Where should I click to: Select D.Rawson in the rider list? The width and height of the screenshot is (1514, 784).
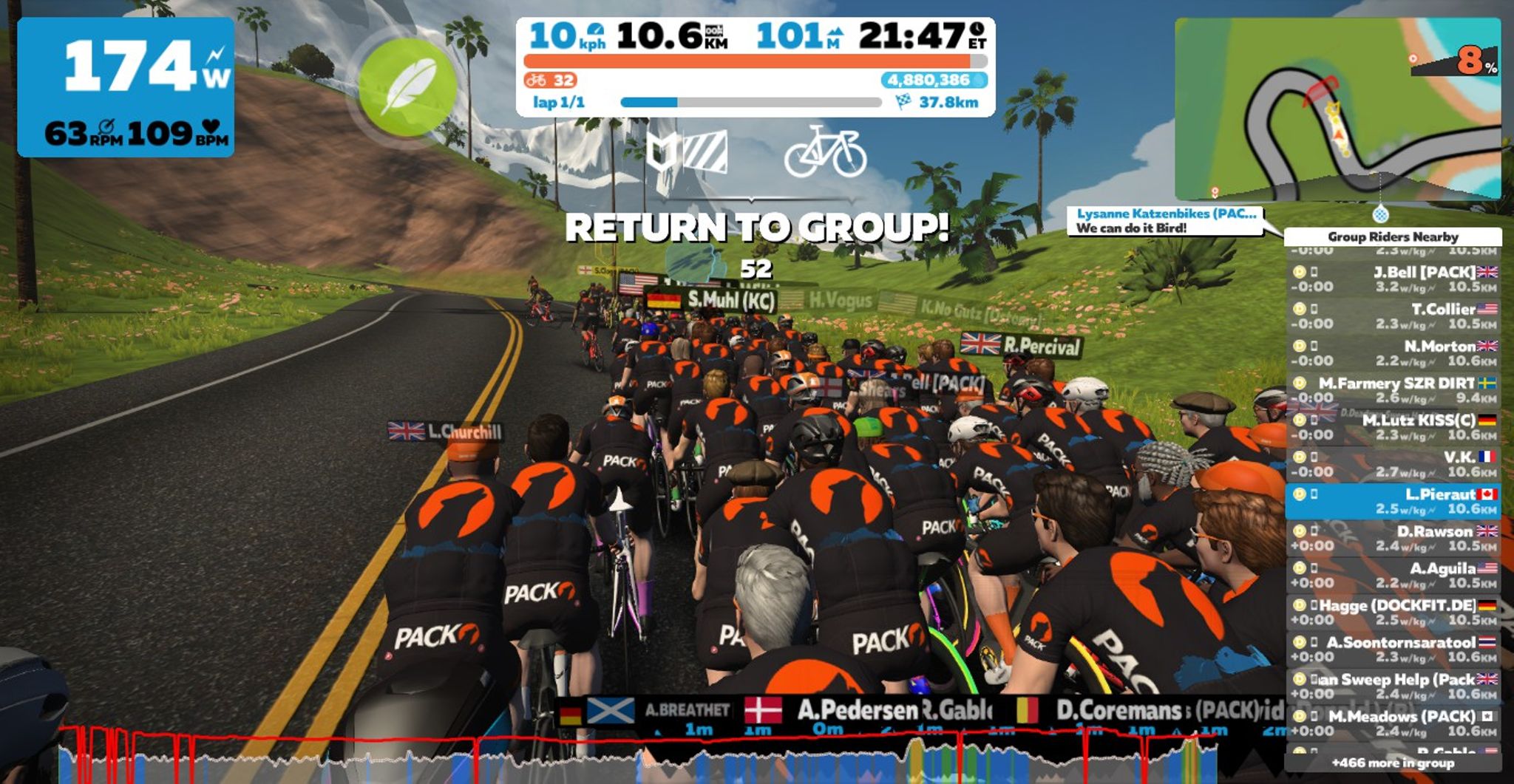1394,538
